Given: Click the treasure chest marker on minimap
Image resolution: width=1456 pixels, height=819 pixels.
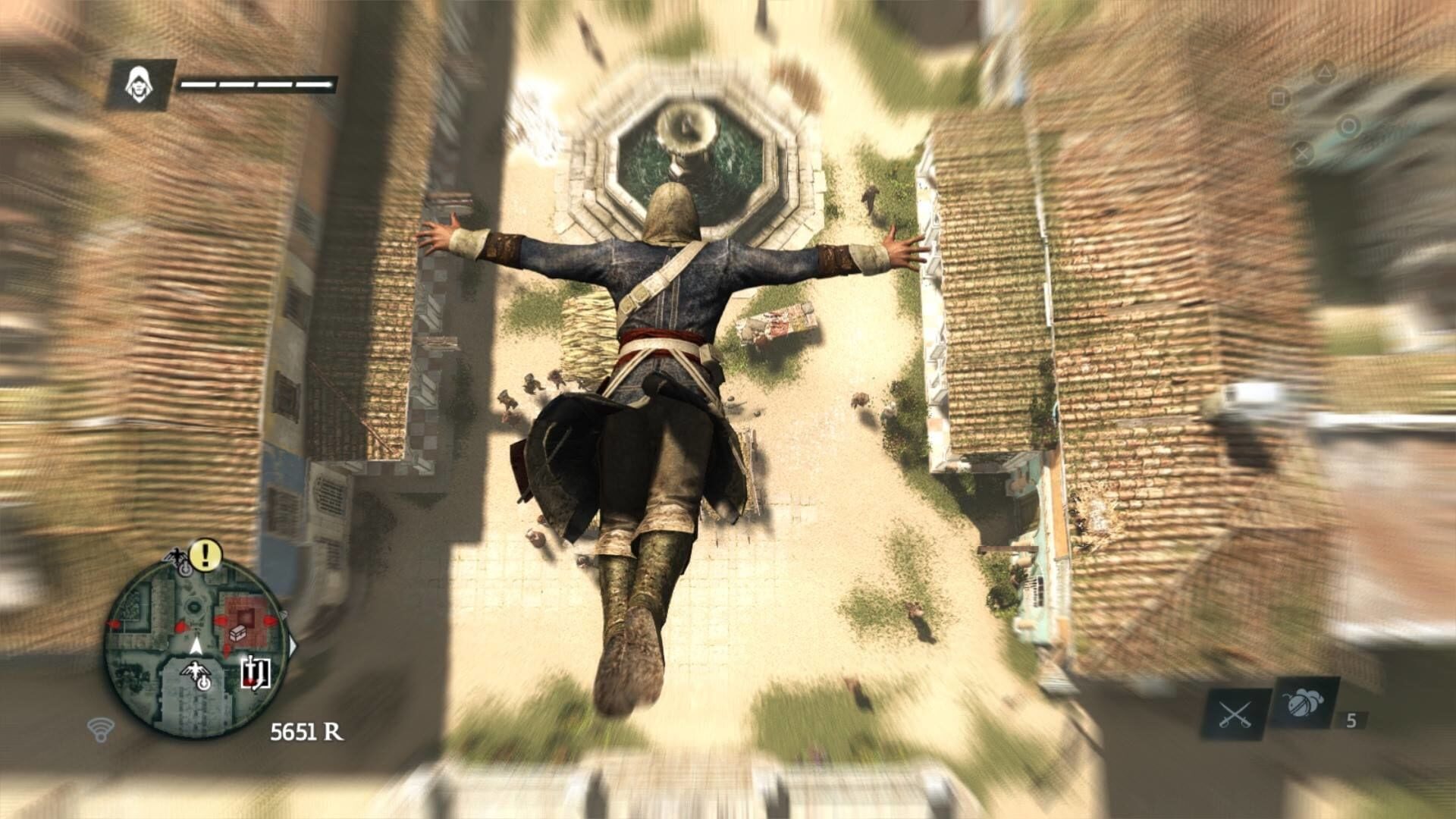Looking at the screenshot, I should (x=237, y=632).
